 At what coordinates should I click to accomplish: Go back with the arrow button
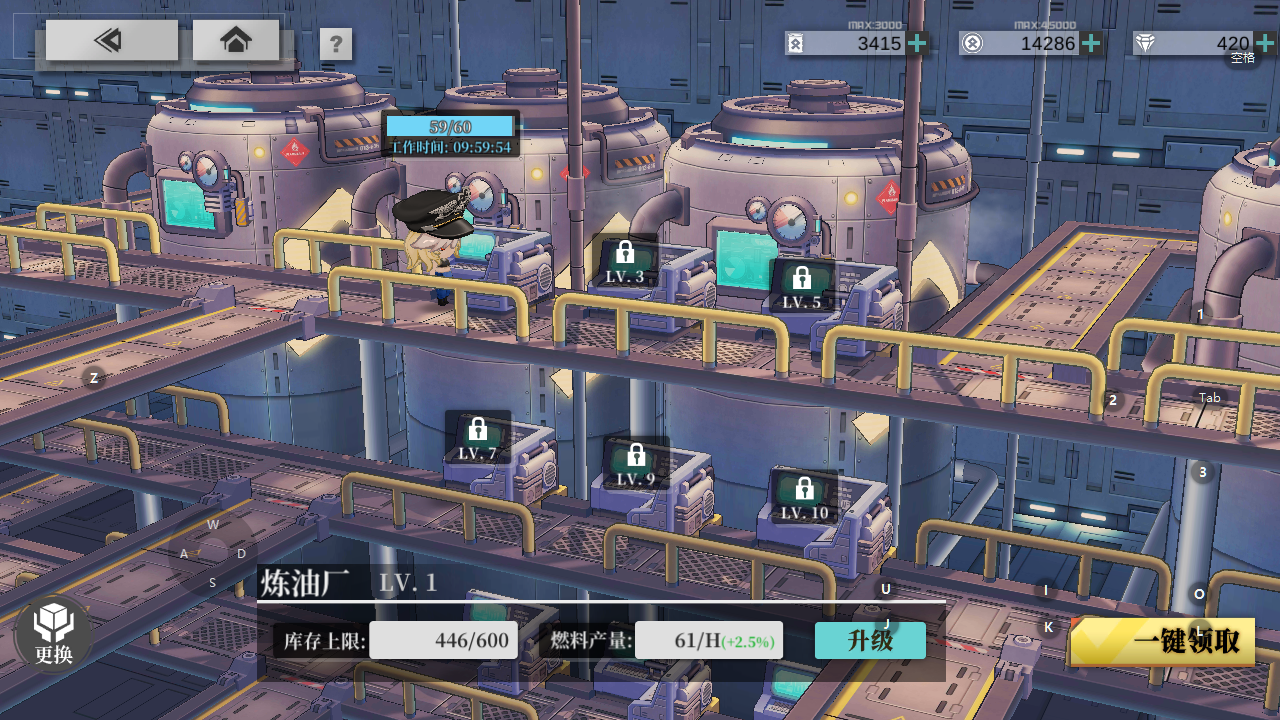click(111, 41)
